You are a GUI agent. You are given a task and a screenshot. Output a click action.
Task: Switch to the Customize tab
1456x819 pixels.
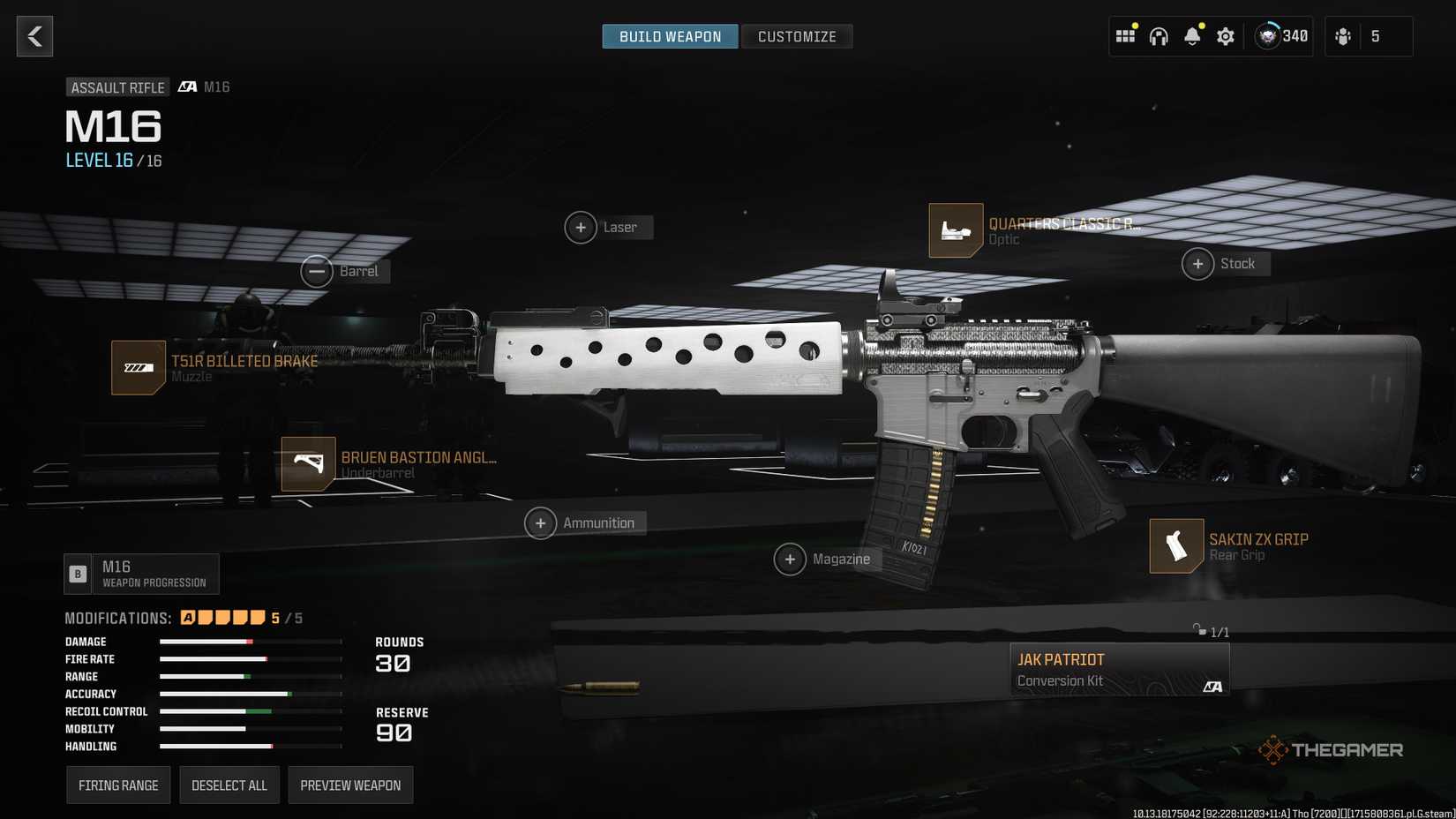796,36
